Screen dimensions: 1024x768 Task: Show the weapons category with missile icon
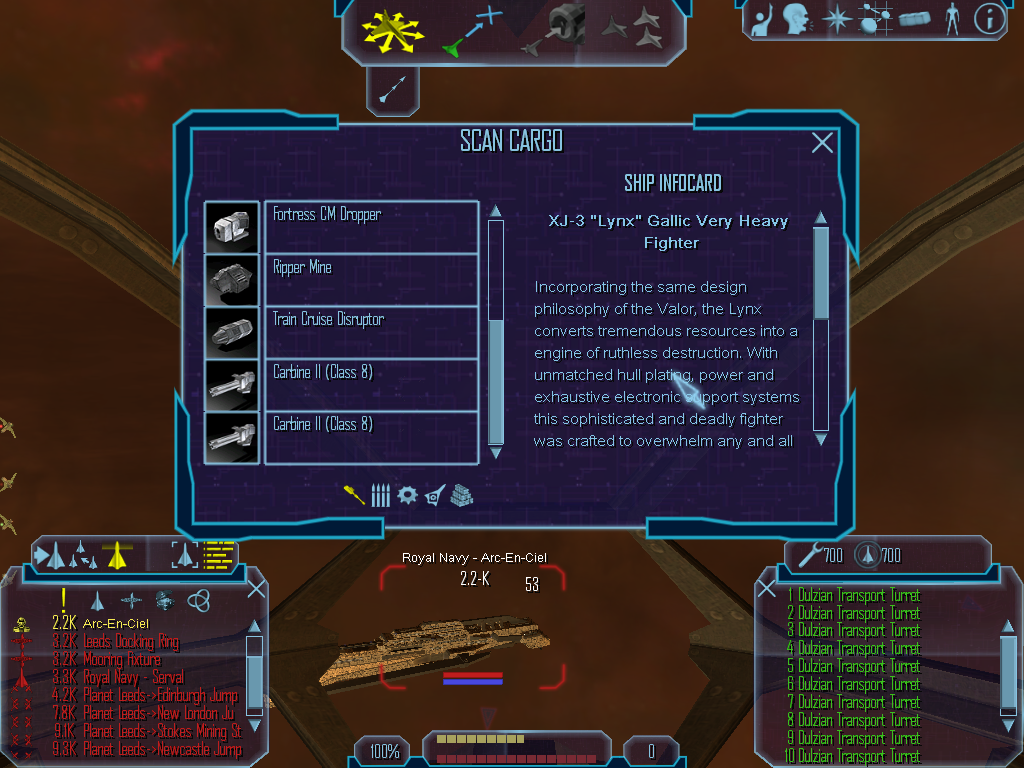click(x=380, y=496)
